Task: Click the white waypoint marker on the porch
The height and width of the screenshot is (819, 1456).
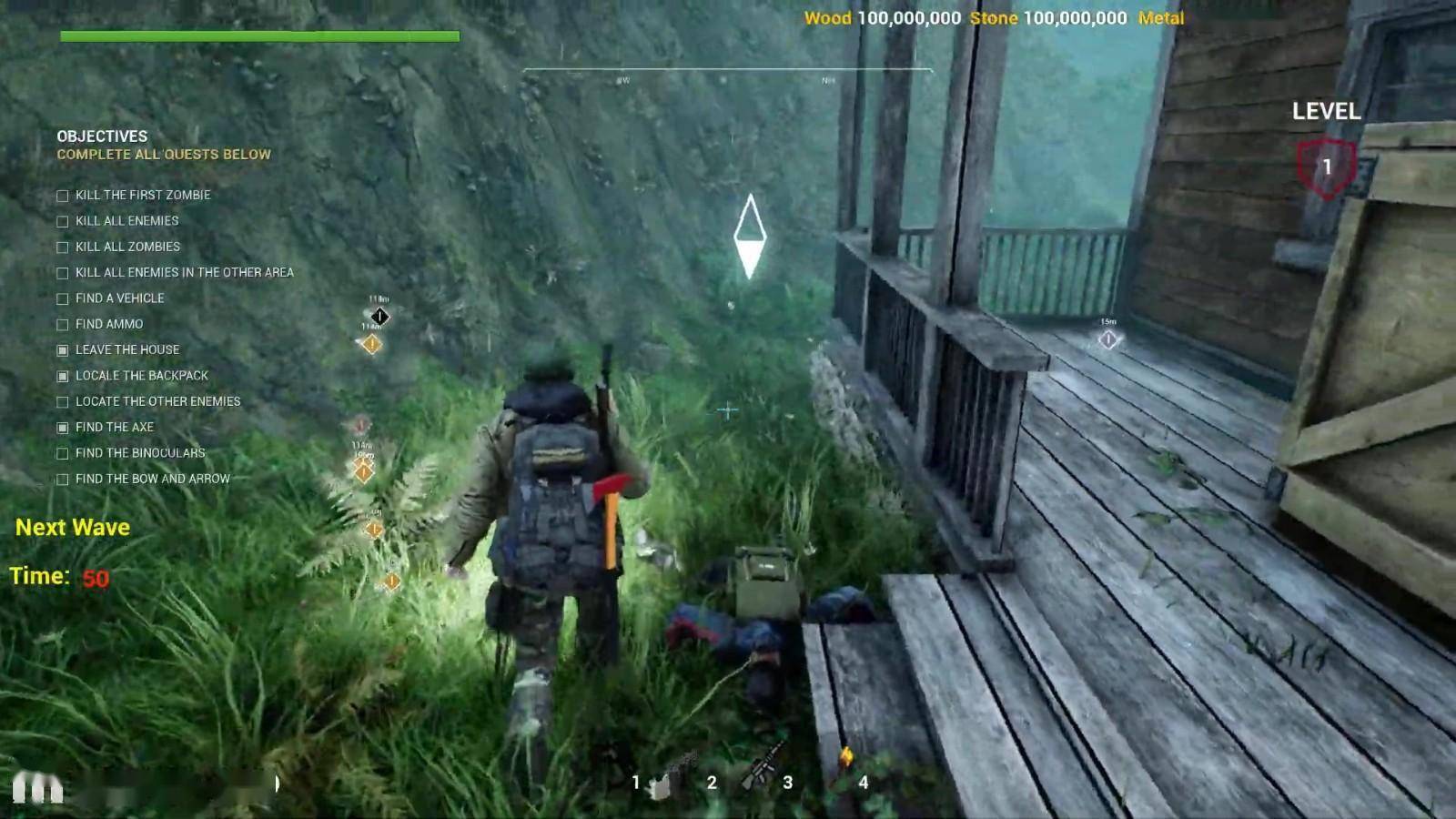Action: 1107,339
